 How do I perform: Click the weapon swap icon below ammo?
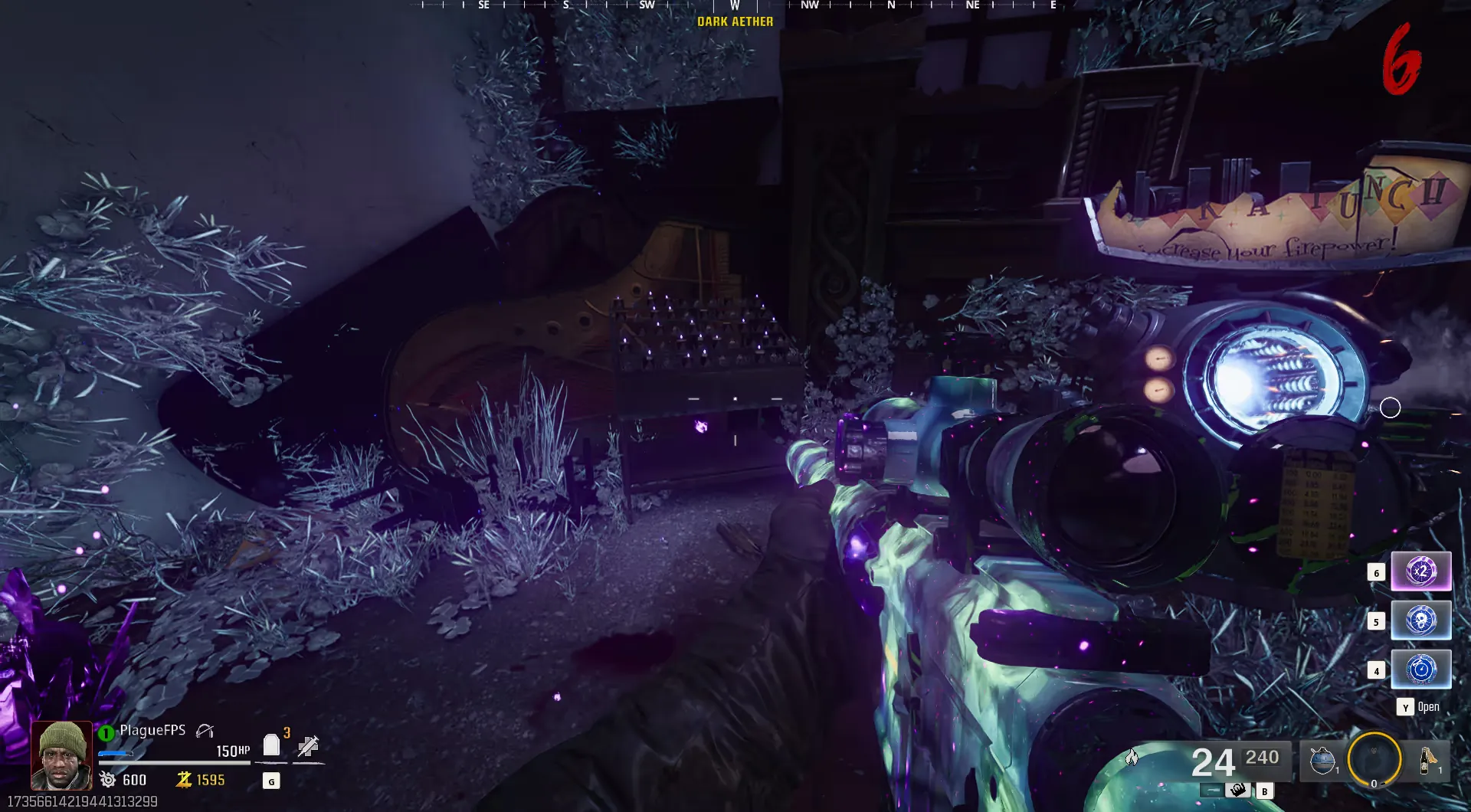point(1237,790)
